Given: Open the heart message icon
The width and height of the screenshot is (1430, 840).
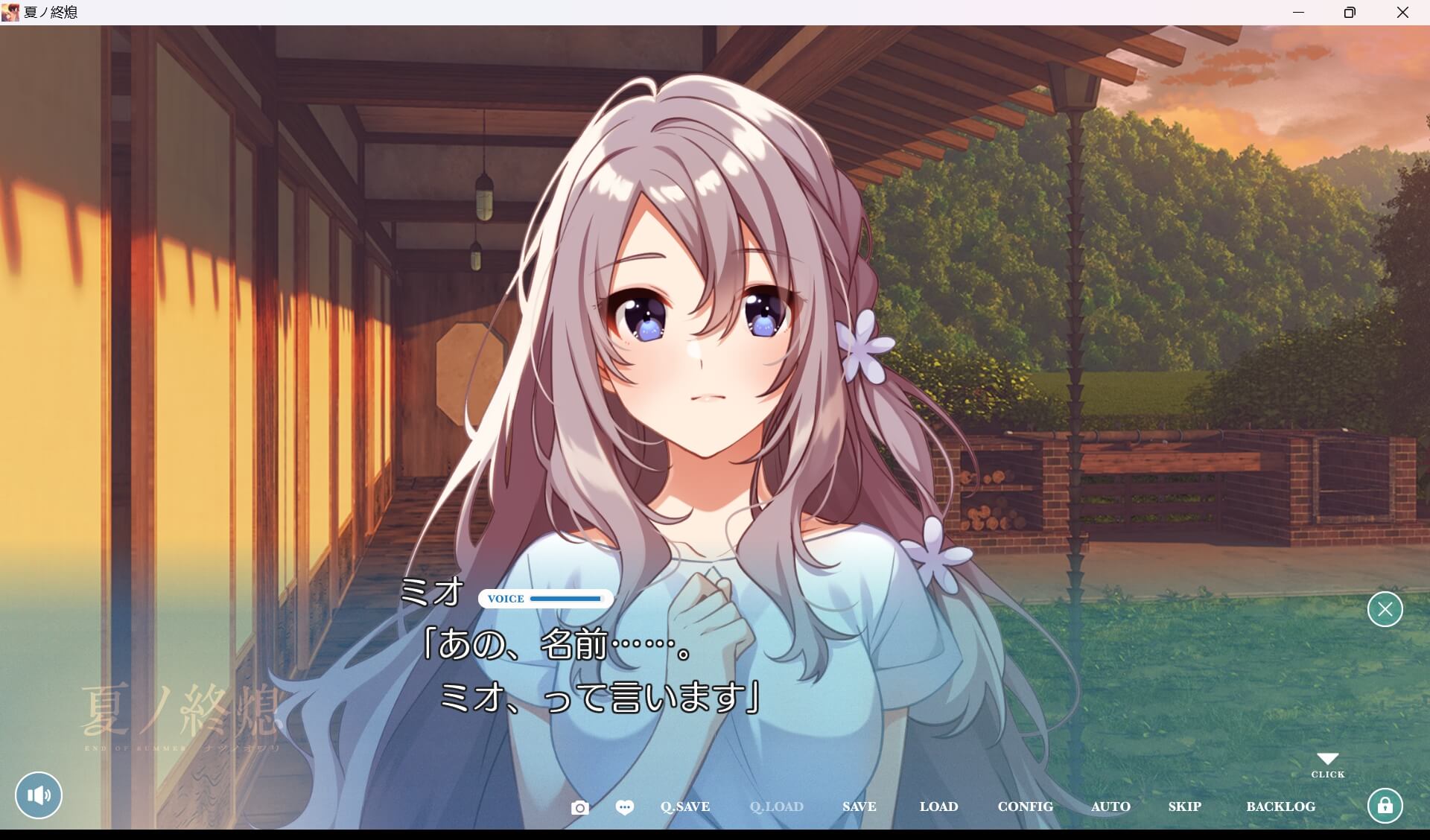Looking at the screenshot, I should pos(625,806).
